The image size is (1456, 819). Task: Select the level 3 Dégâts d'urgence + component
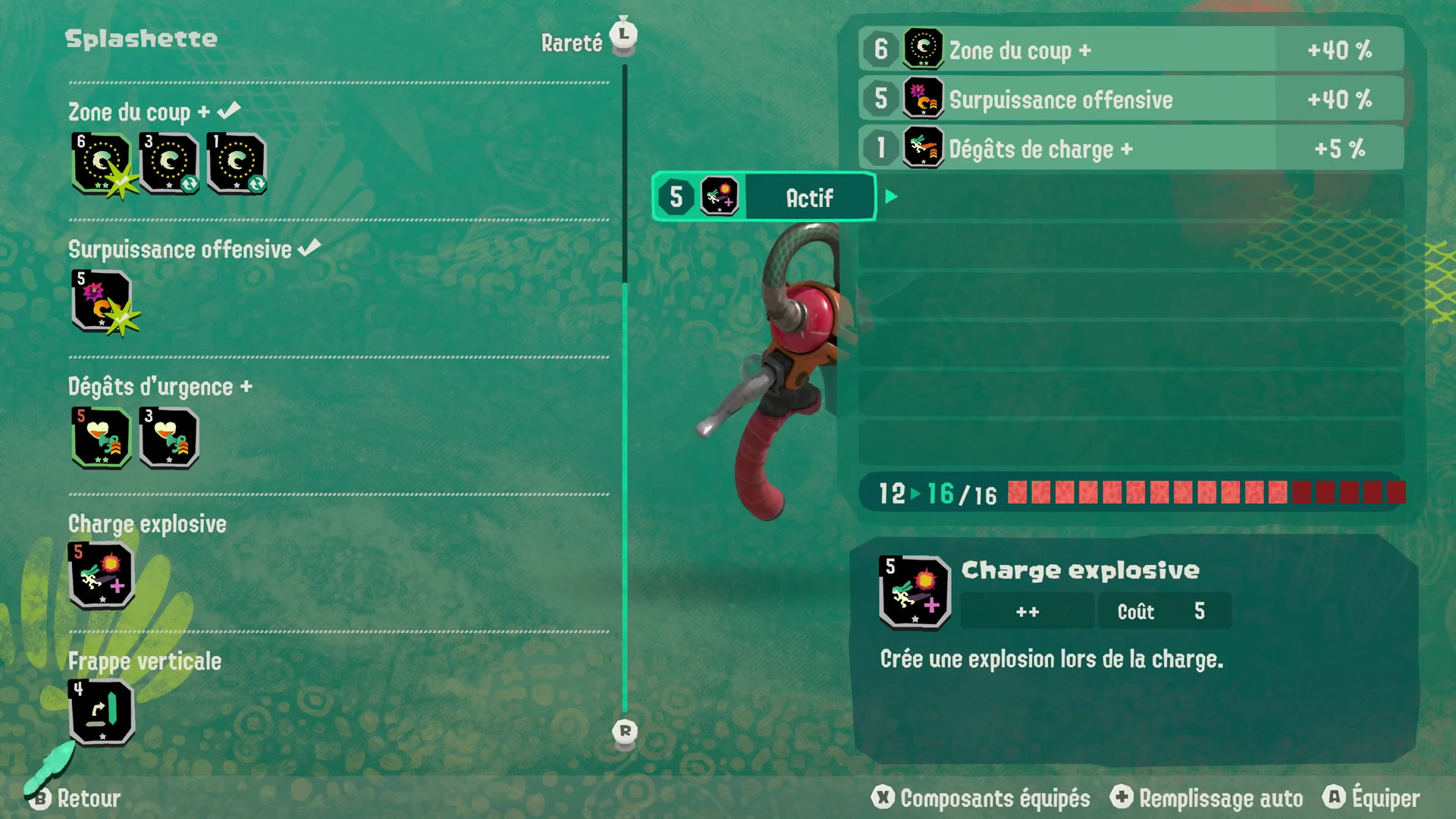pos(168,438)
